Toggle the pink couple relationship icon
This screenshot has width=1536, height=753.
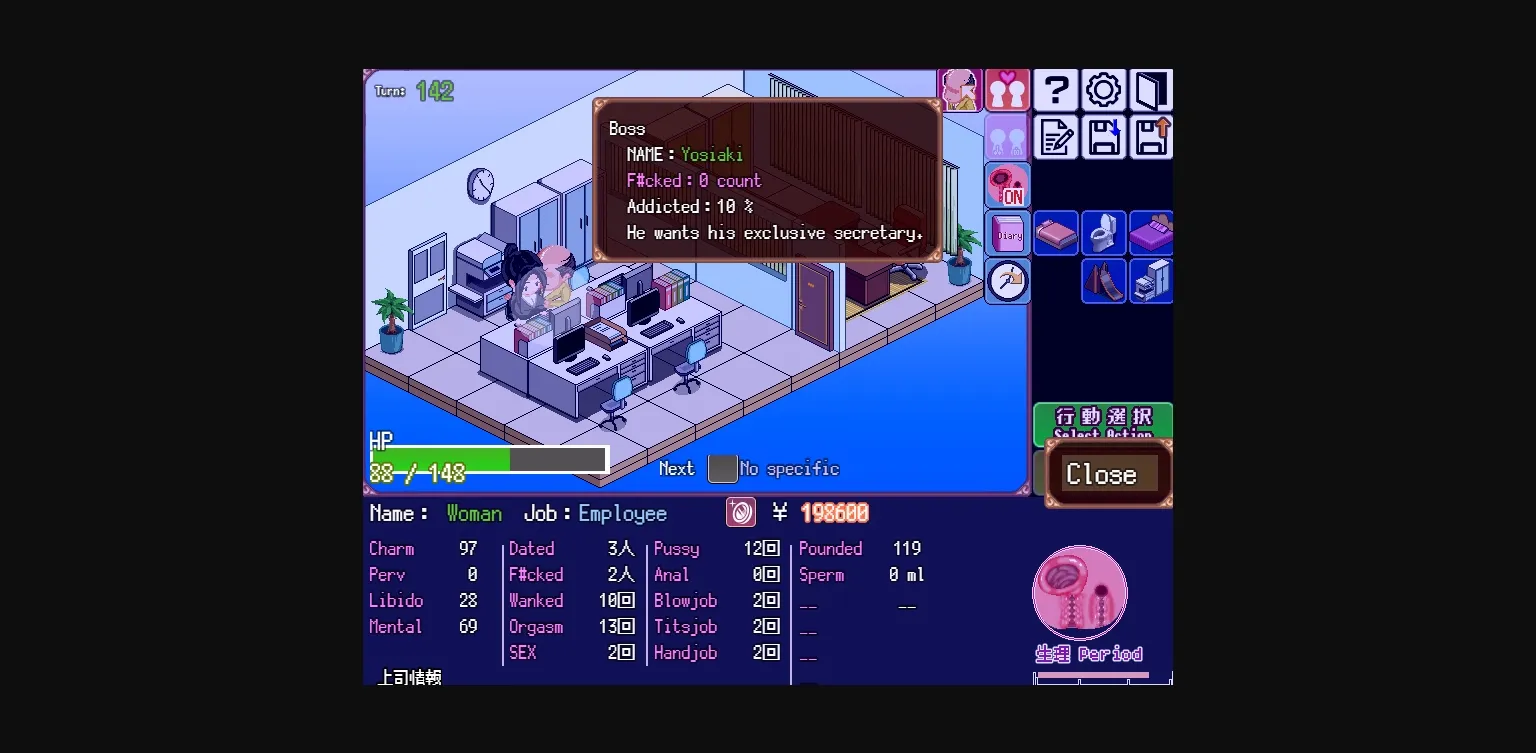(1007, 90)
